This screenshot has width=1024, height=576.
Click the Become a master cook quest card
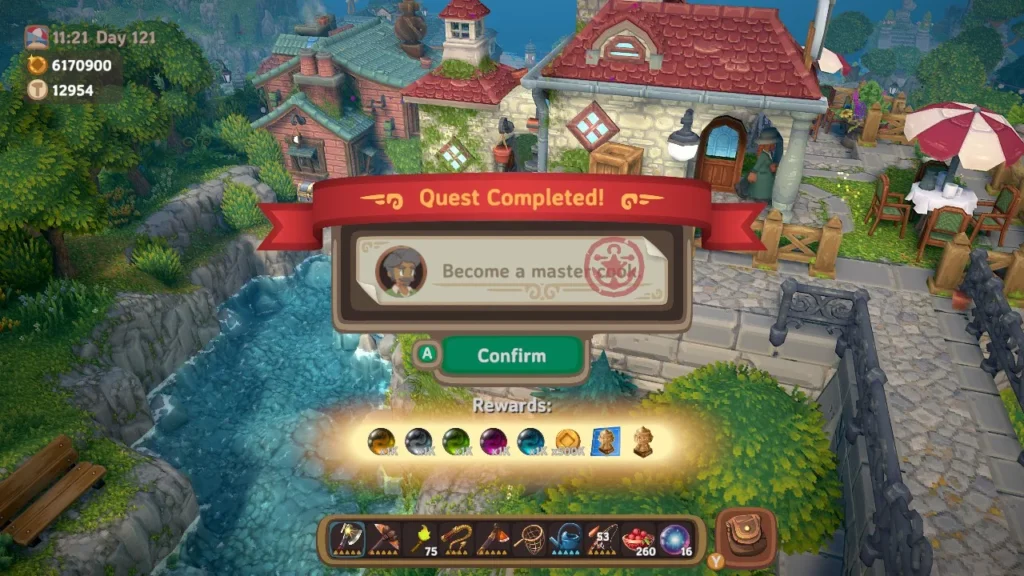tap(511, 271)
